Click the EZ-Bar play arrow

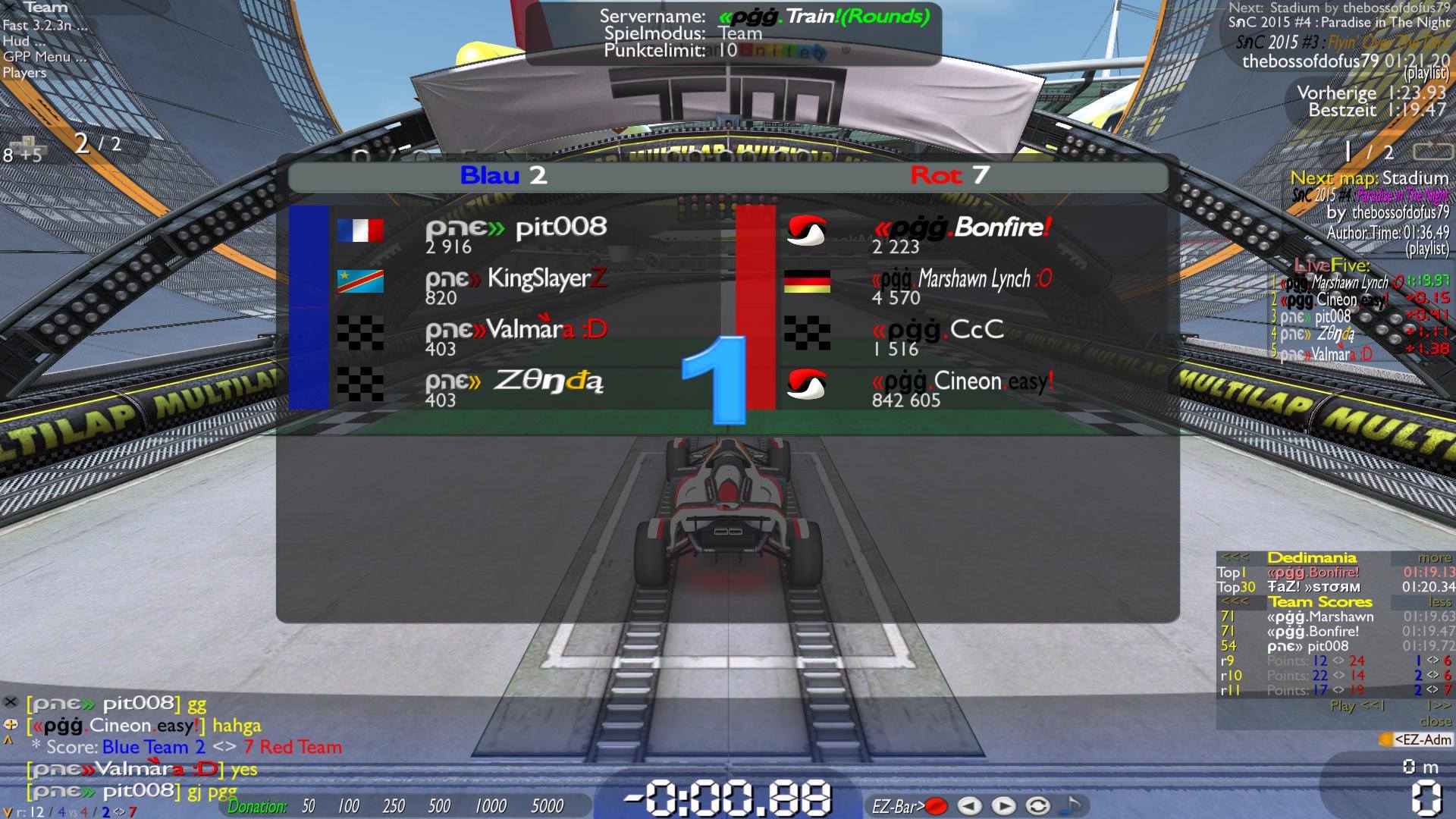click(1003, 806)
